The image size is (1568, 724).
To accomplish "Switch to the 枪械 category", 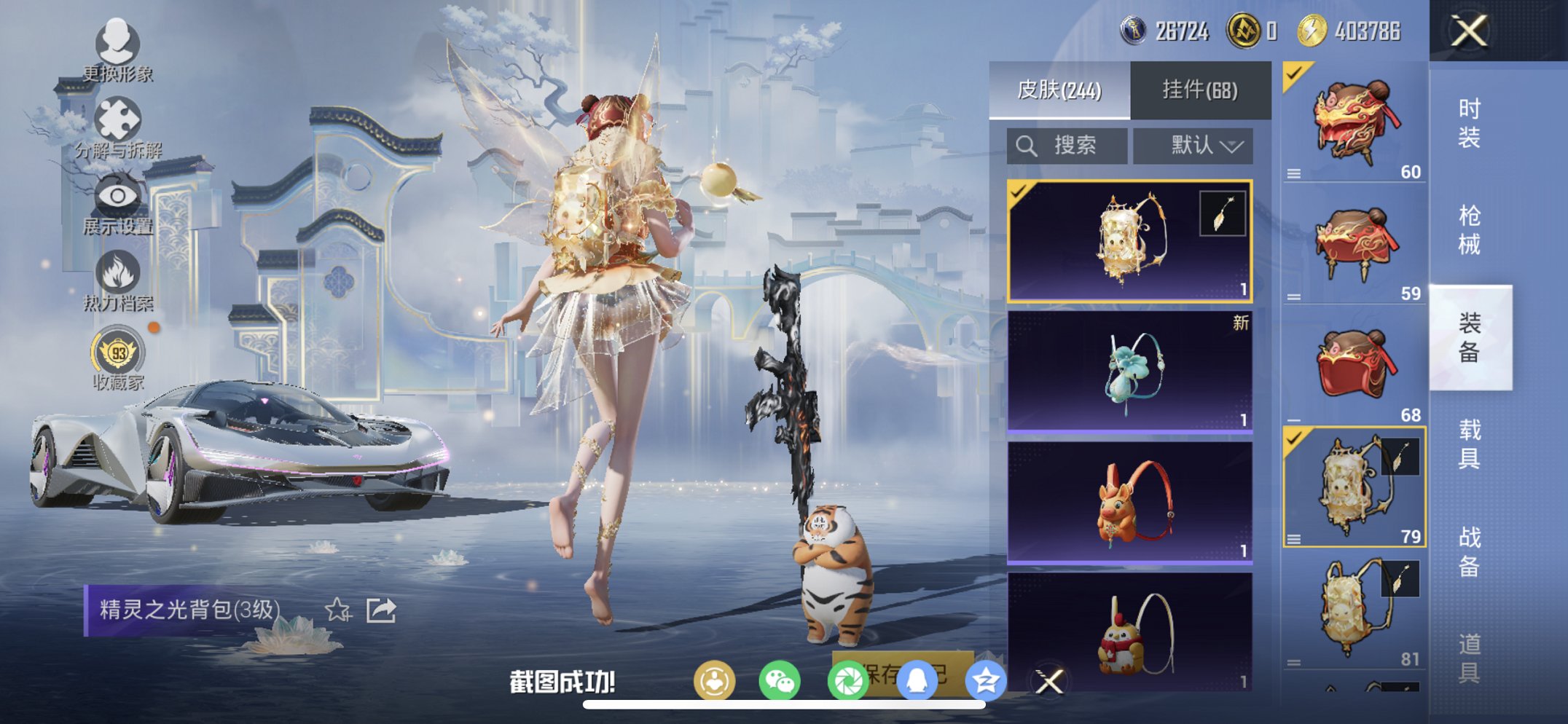I will tap(1469, 230).
